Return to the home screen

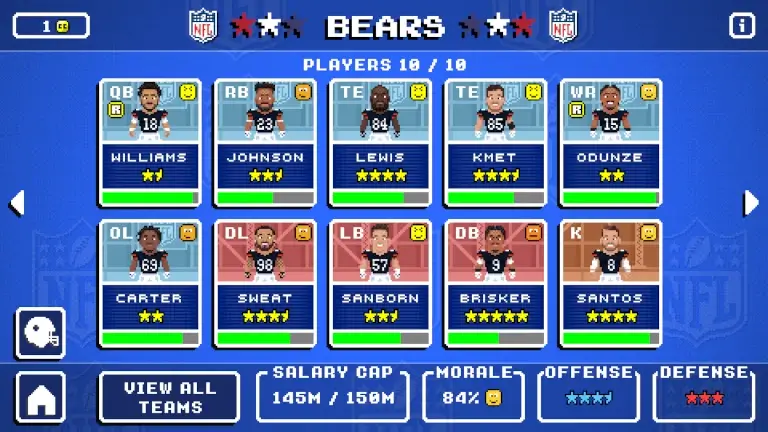(x=41, y=397)
